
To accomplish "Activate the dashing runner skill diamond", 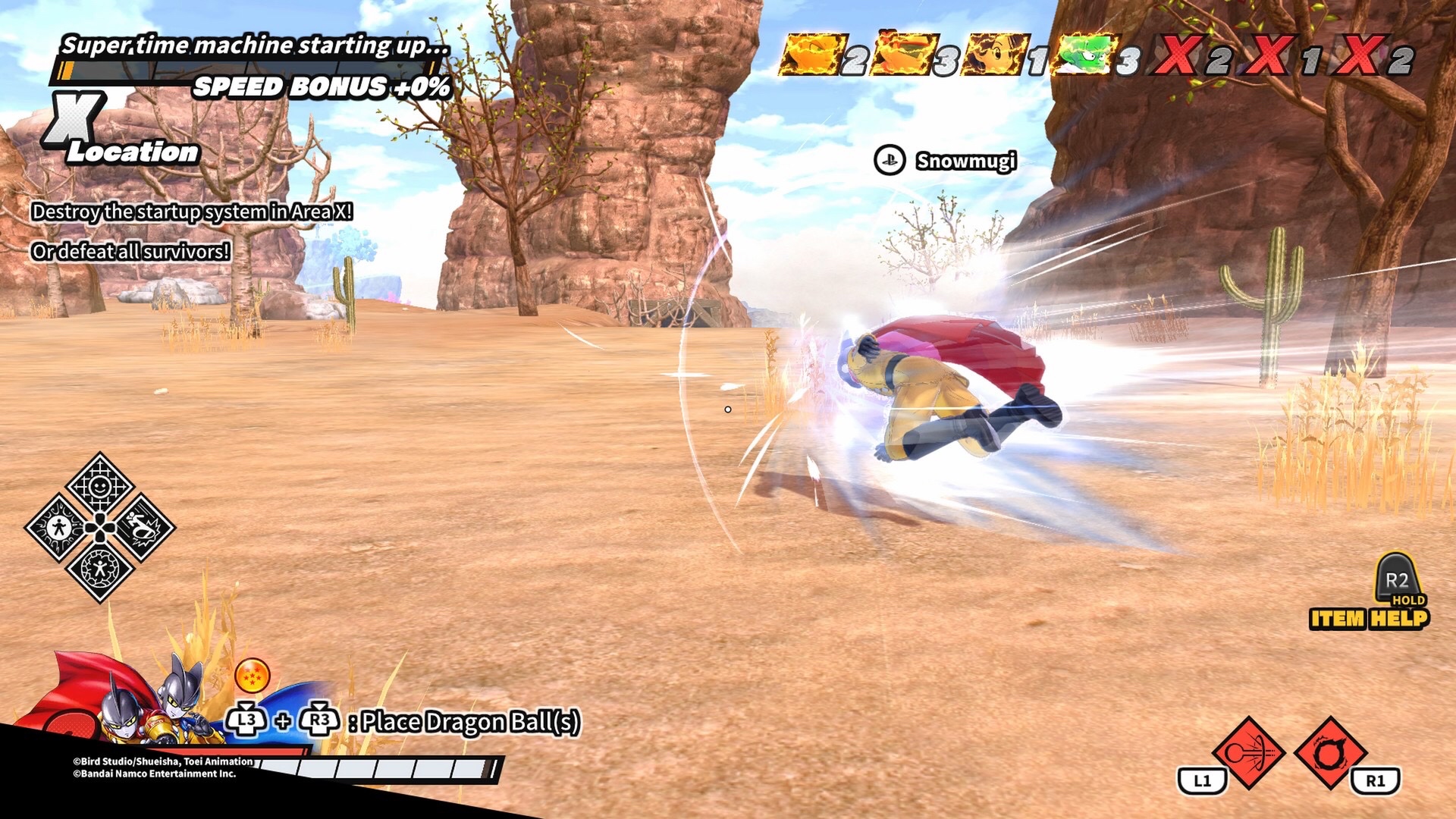I will [x=141, y=528].
